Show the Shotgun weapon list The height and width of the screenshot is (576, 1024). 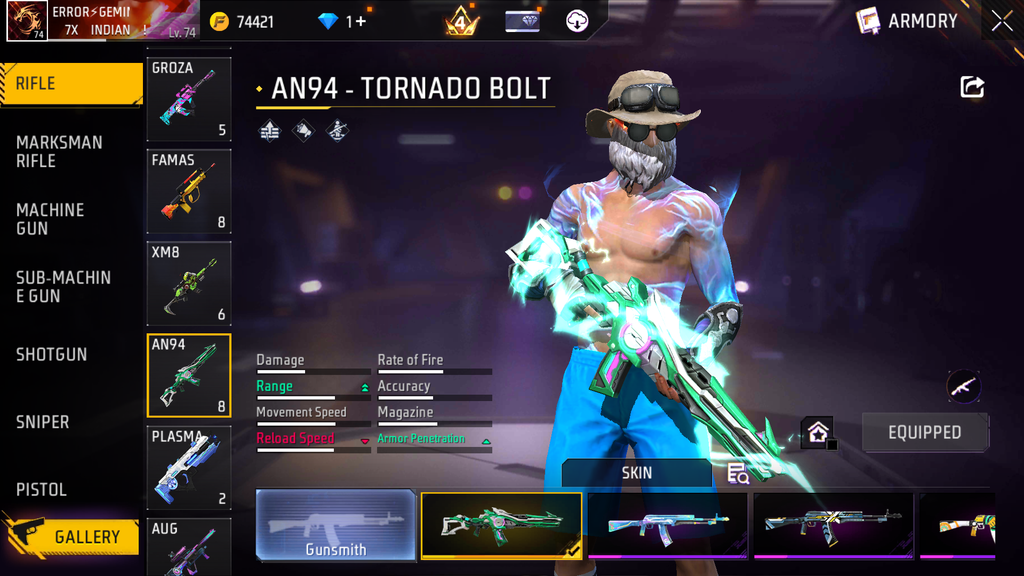(52, 355)
